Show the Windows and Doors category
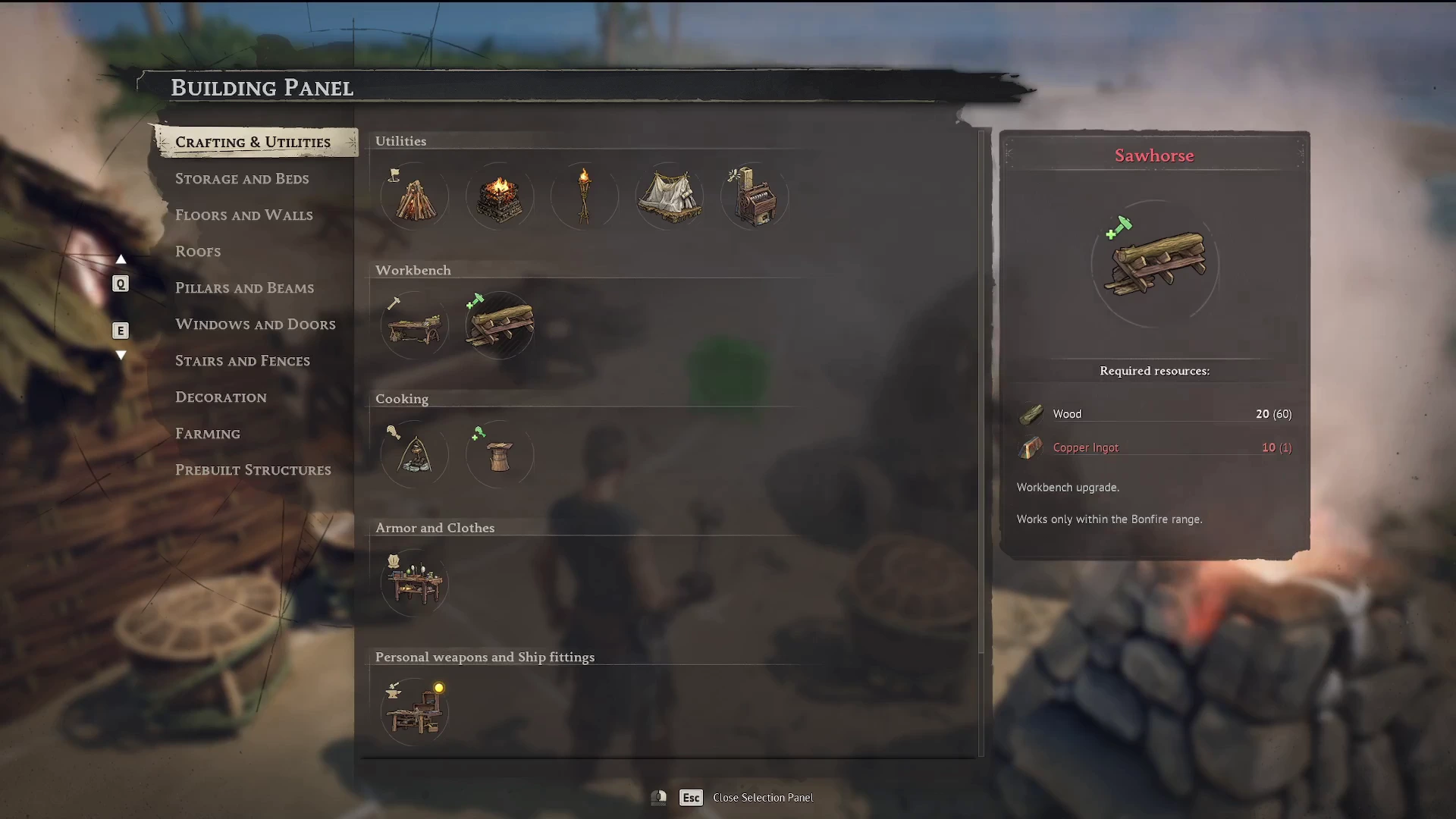Viewport: 1456px width, 819px height. pos(255,325)
